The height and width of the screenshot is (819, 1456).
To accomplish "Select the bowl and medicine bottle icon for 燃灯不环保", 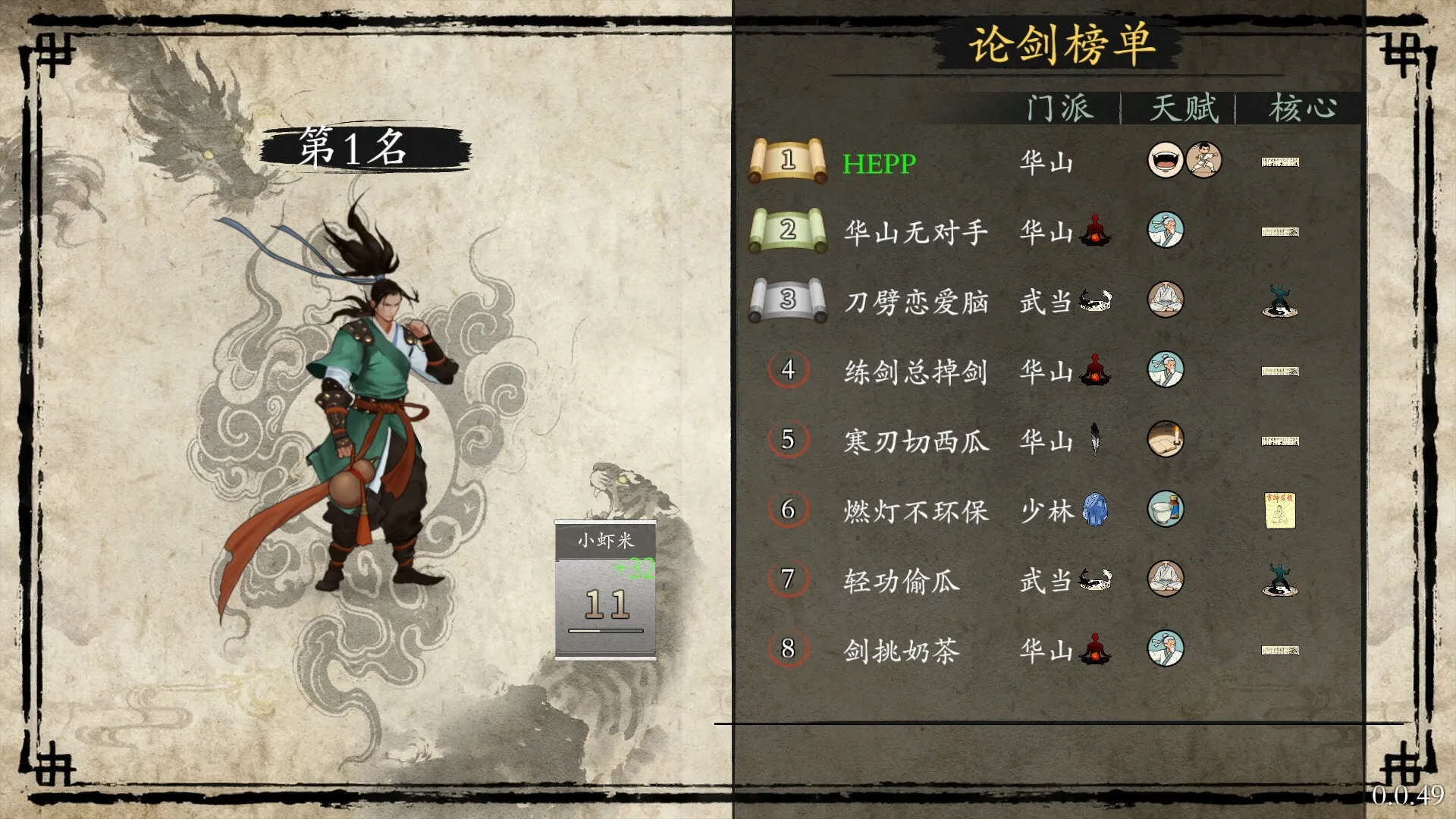I will point(1166,510).
